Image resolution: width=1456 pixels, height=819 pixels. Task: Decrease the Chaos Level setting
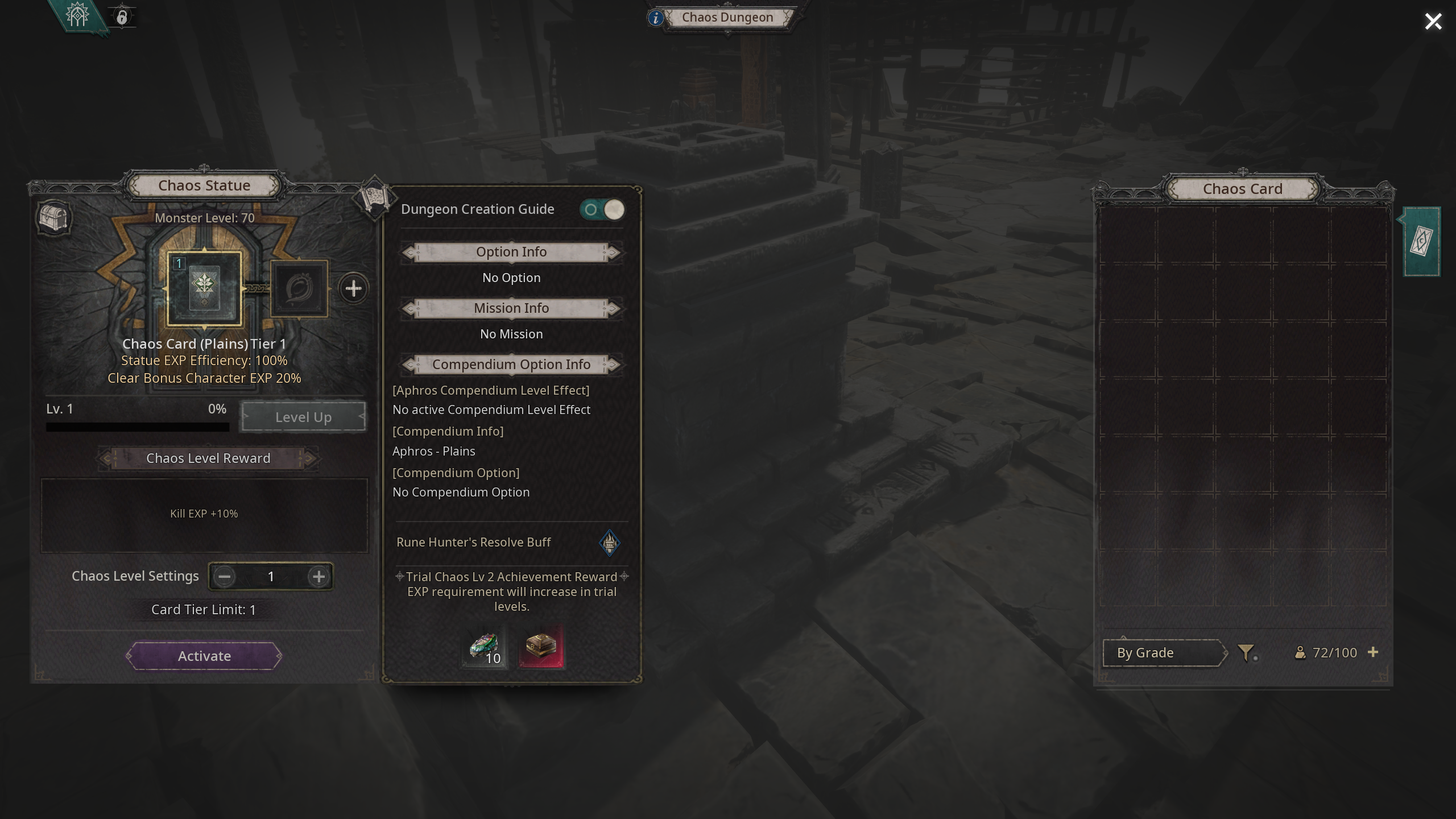tap(224, 577)
